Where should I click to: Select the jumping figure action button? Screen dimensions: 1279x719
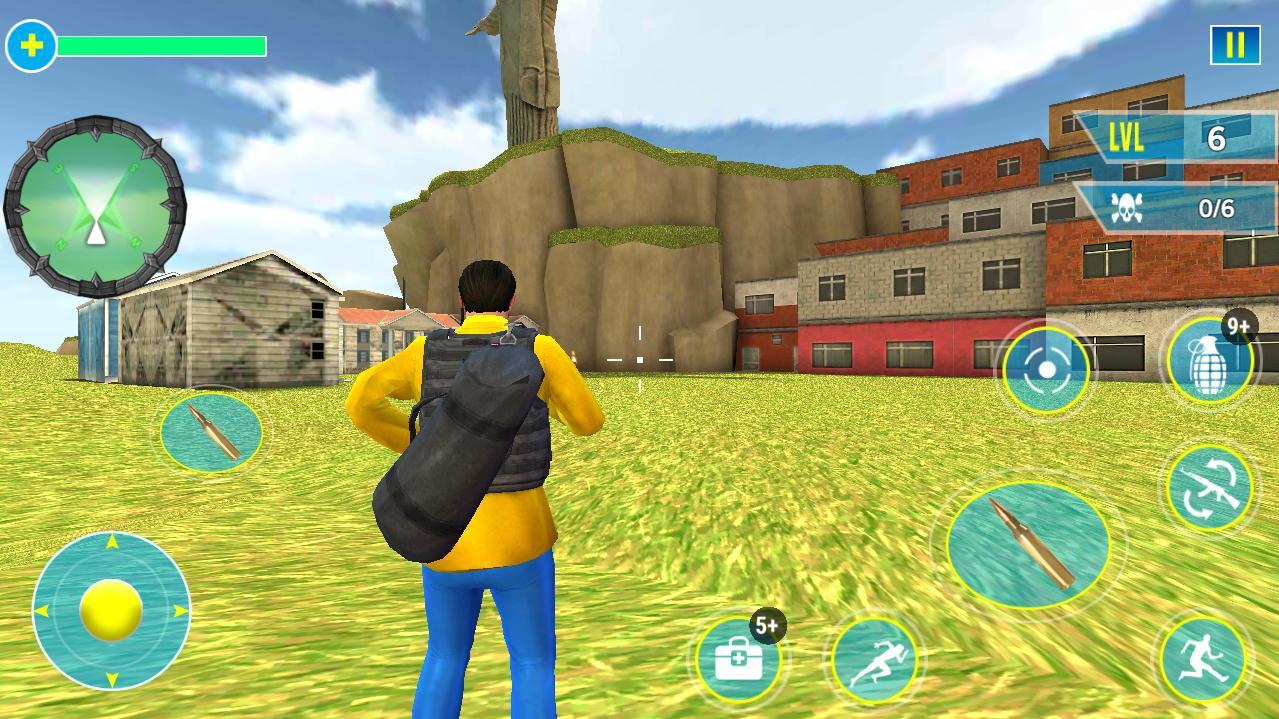pos(1203,659)
